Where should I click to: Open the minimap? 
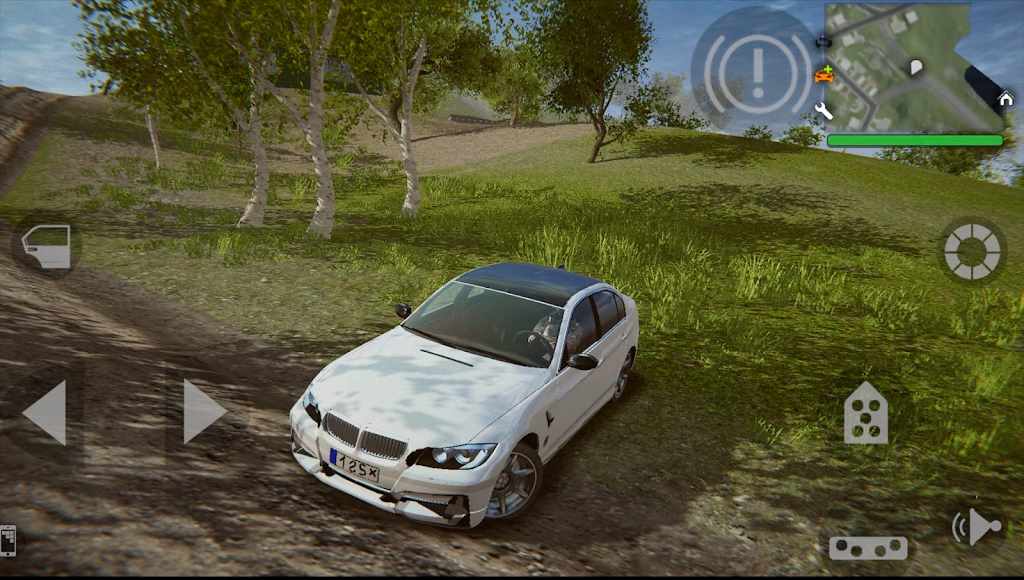coord(910,66)
